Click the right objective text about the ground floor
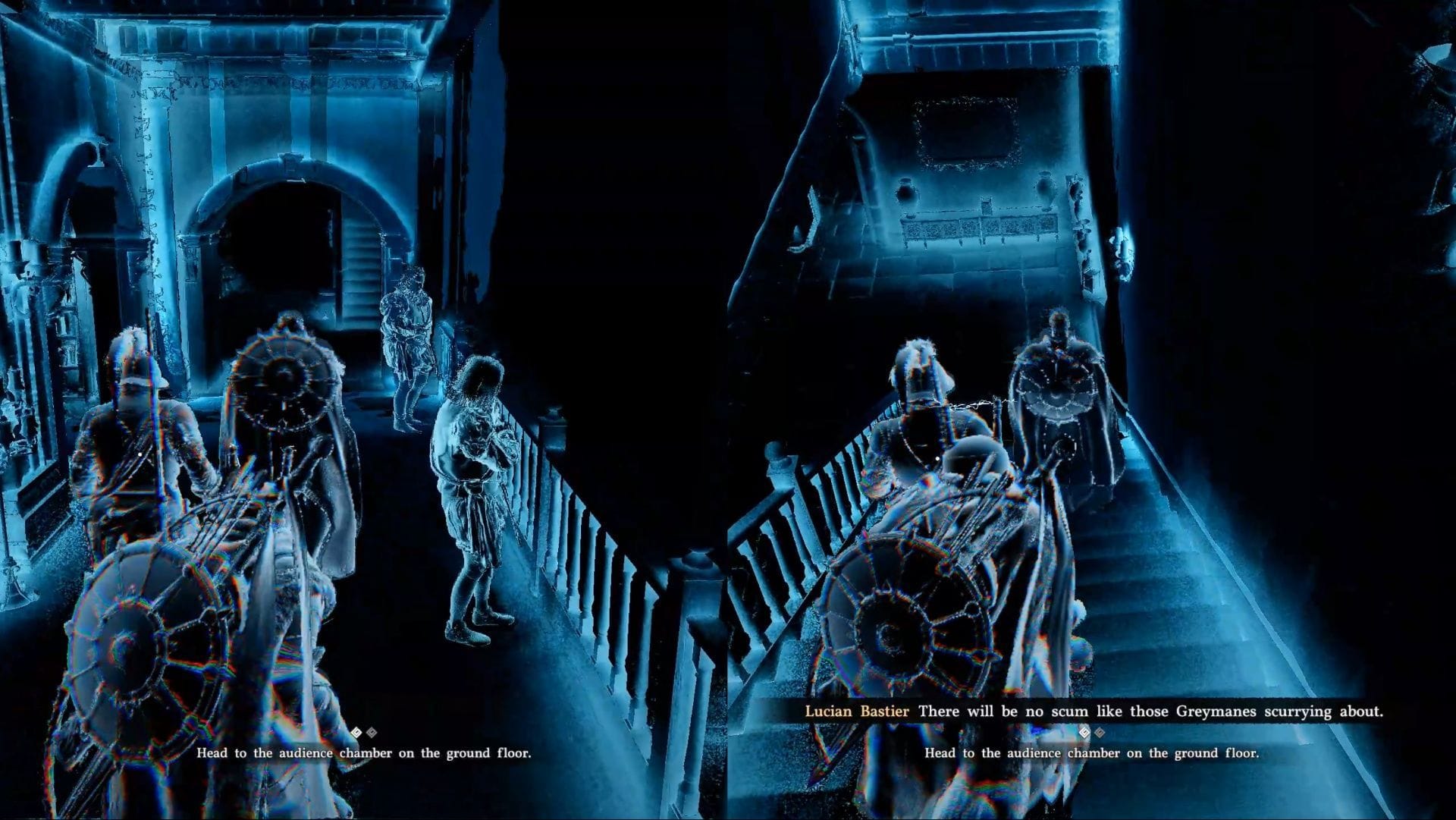The width and height of the screenshot is (1456, 820). click(x=1094, y=753)
